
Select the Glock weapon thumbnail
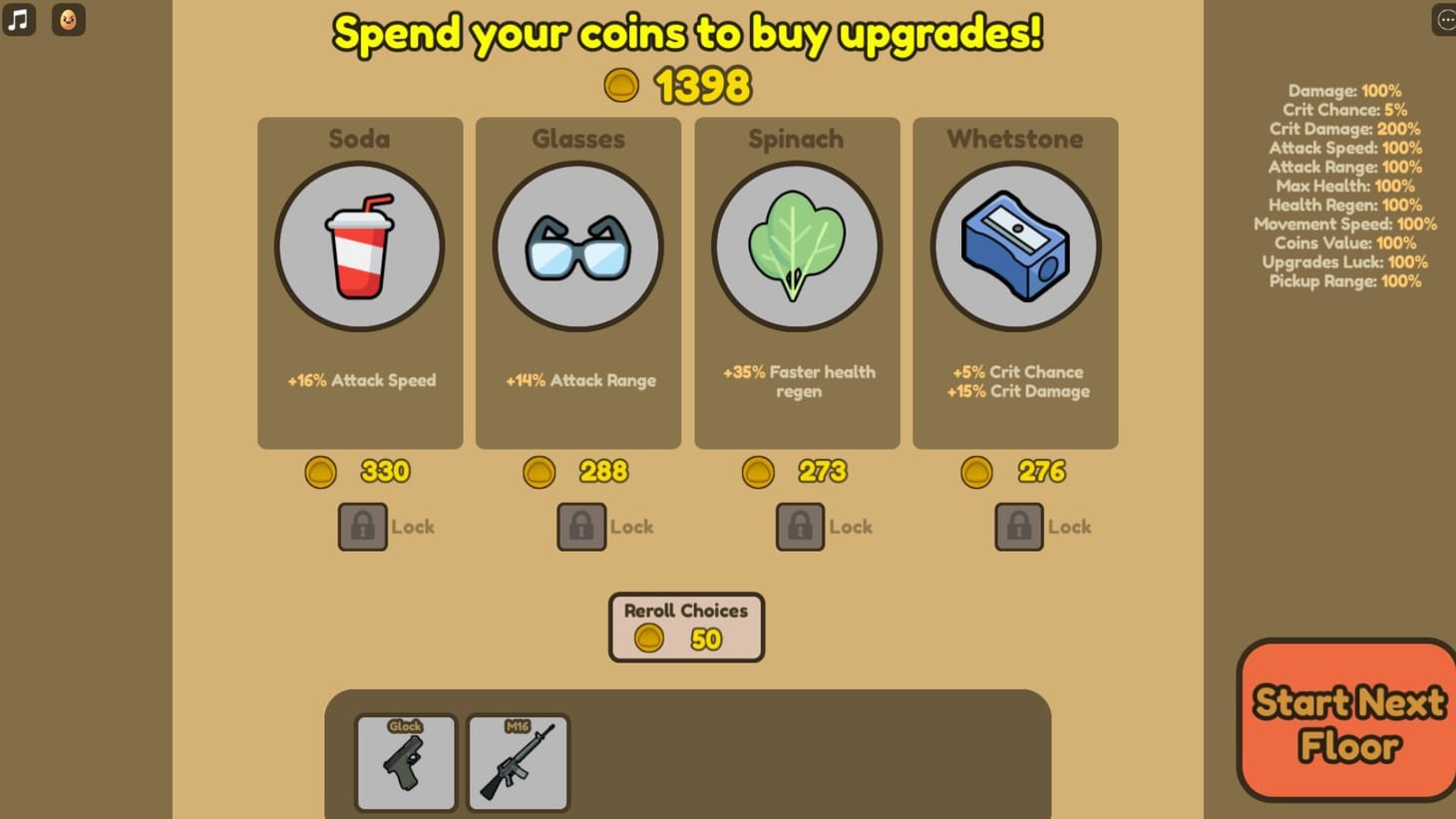point(405,762)
